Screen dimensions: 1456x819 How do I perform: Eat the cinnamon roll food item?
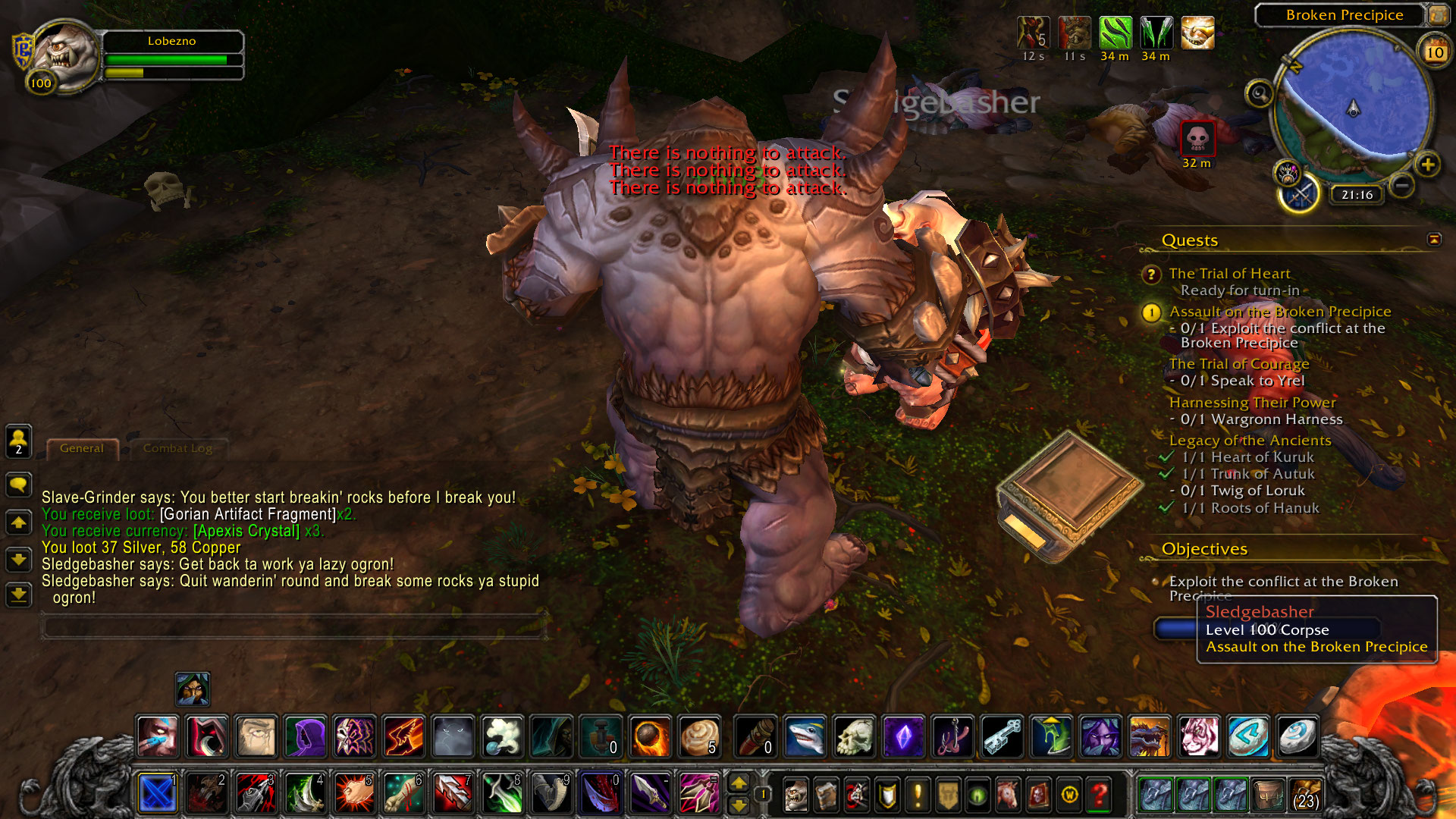699,736
